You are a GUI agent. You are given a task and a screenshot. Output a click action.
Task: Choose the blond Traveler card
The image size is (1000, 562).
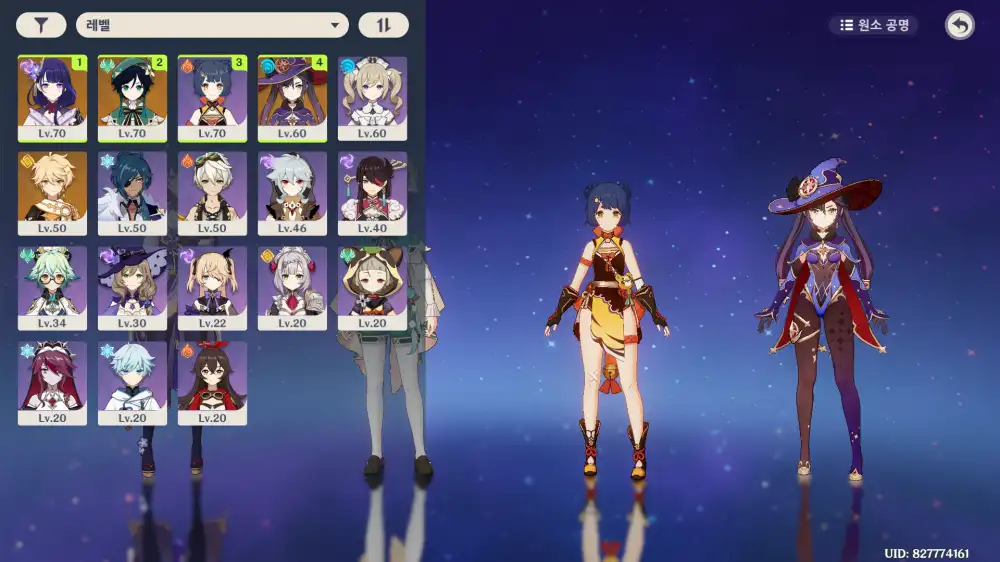tap(52, 193)
